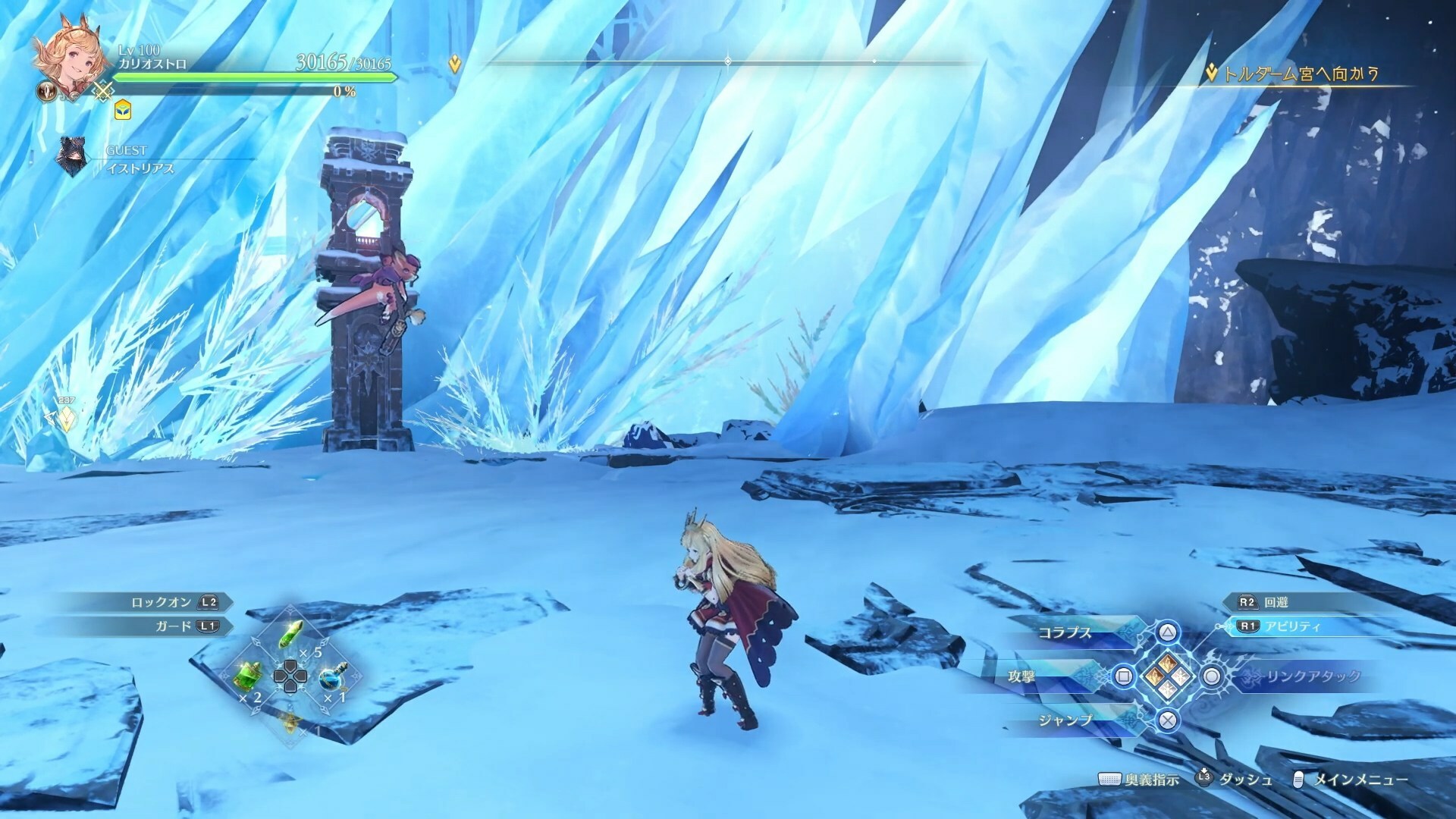
Task: Select the faded golden item in bottom slot
Action: (x=291, y=721)
